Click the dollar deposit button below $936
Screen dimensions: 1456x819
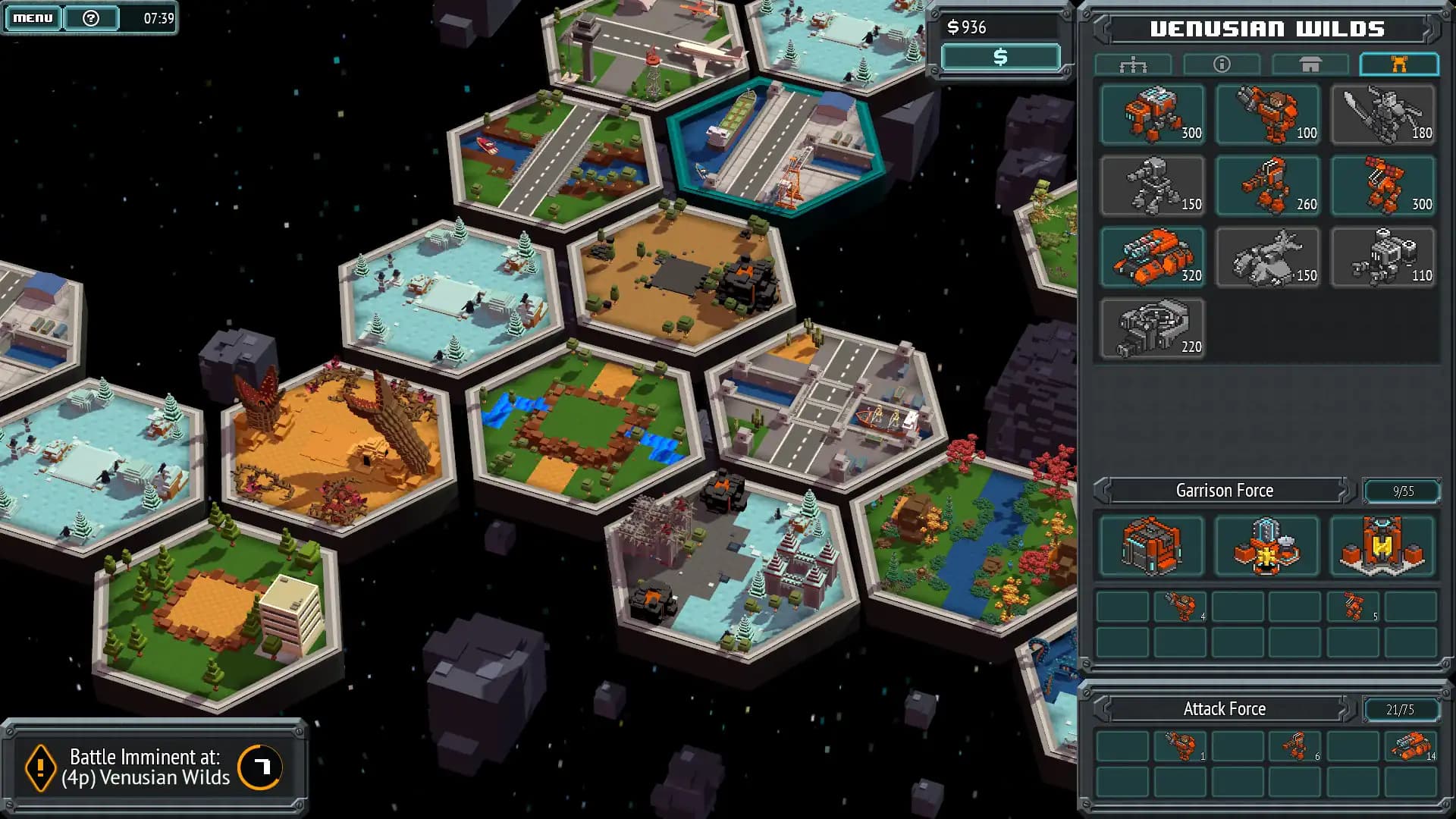point(999,56)
